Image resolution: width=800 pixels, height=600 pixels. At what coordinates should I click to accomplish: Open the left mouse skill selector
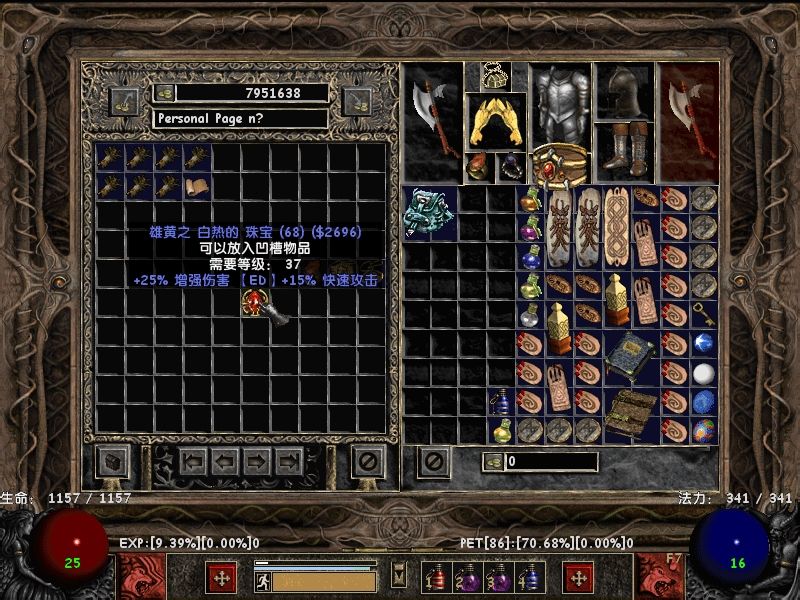[221, 578]
